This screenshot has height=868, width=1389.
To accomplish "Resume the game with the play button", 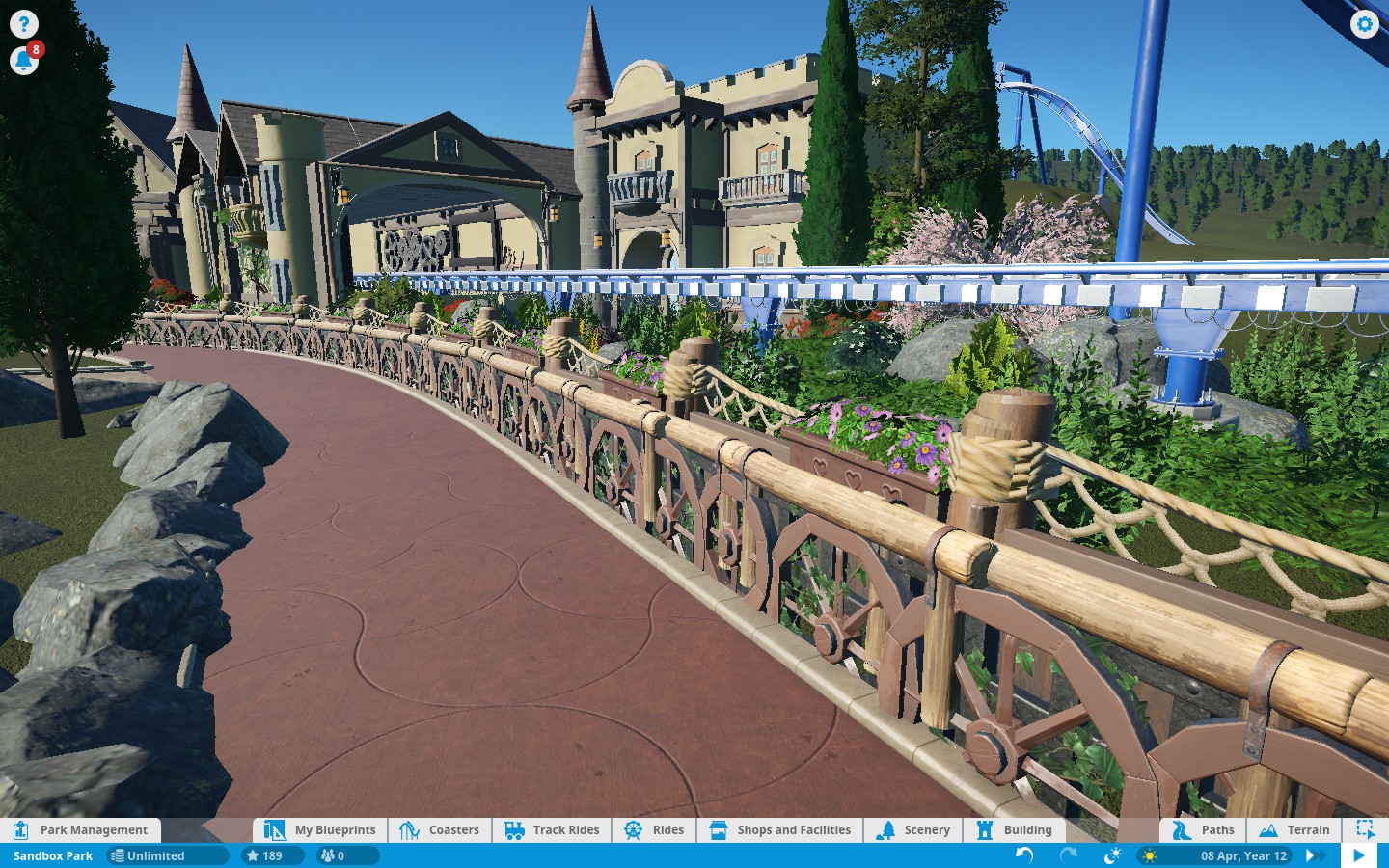I will (x=1358, y=855).
